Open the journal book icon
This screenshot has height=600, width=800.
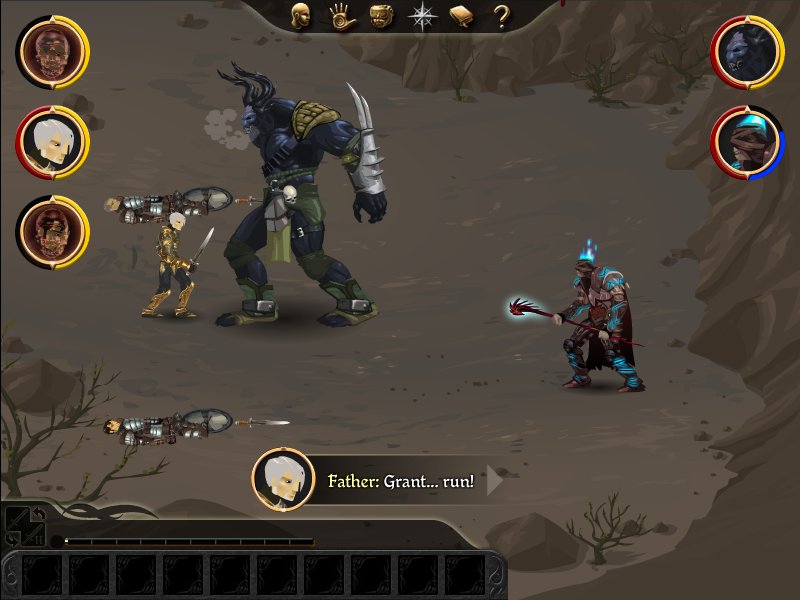click(461, 16)
